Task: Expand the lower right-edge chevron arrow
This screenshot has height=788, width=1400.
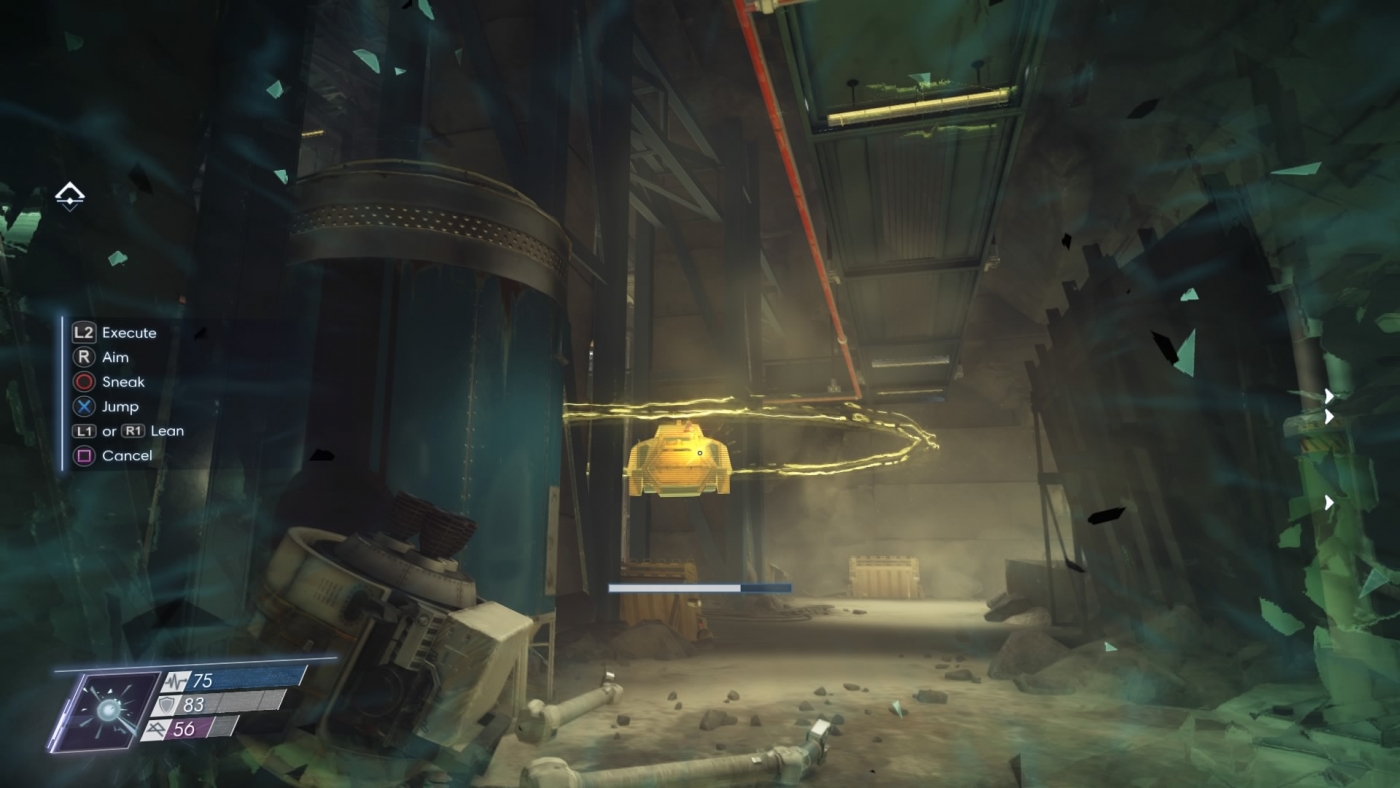Action: tap(1330, 502)
